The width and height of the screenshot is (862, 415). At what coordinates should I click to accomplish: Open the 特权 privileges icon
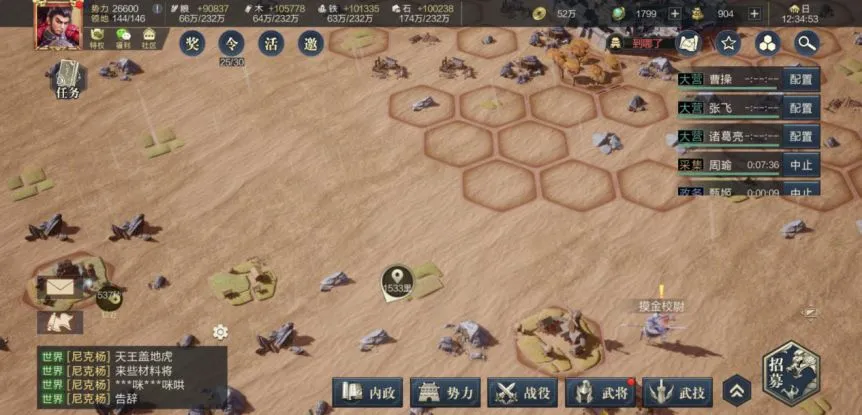click(98, 38)
